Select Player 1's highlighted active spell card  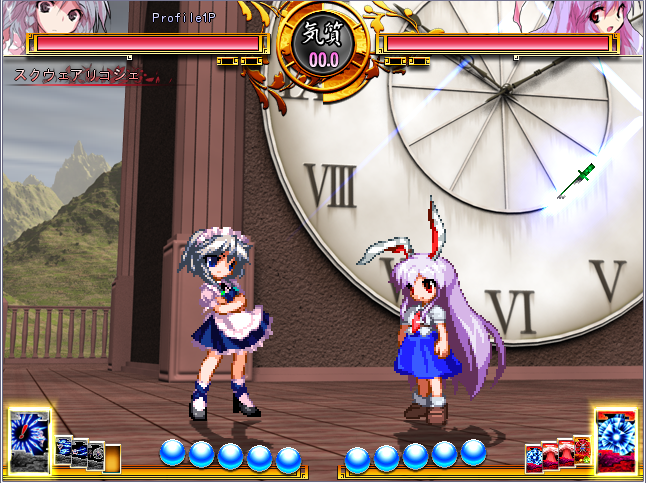tap(29, 440)
